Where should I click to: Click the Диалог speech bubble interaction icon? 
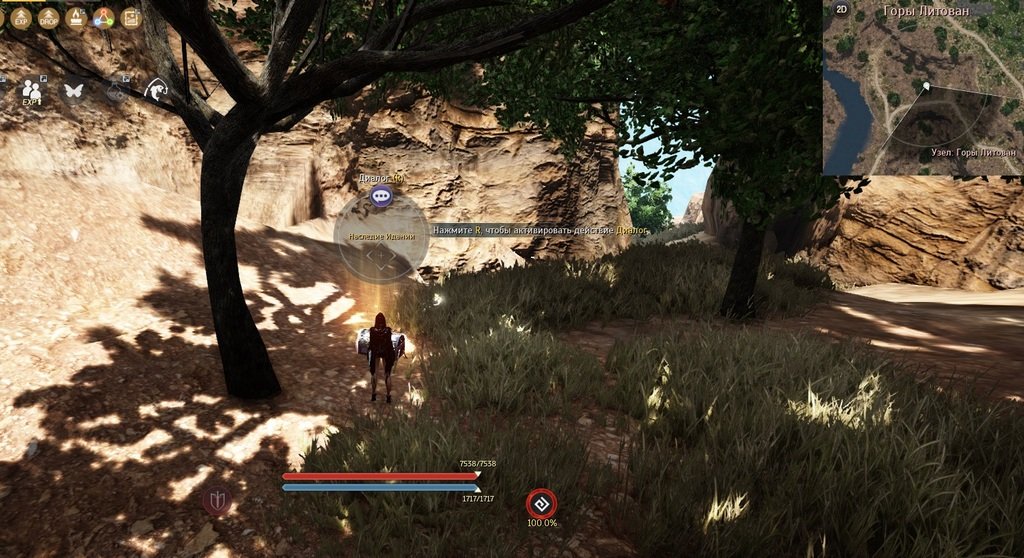coord(381,196)
